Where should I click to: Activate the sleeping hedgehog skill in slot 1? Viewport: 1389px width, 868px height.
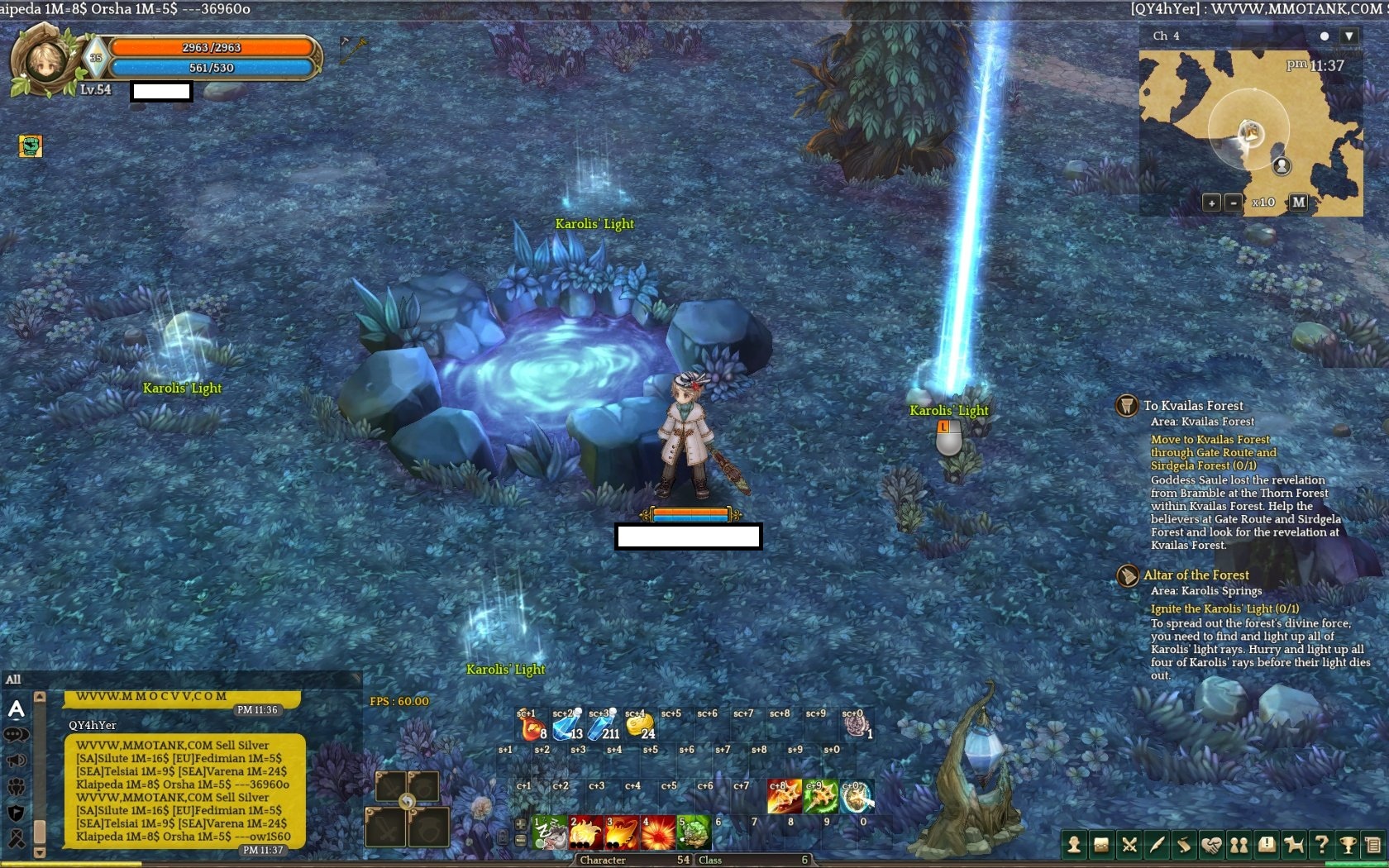[549, 832]
